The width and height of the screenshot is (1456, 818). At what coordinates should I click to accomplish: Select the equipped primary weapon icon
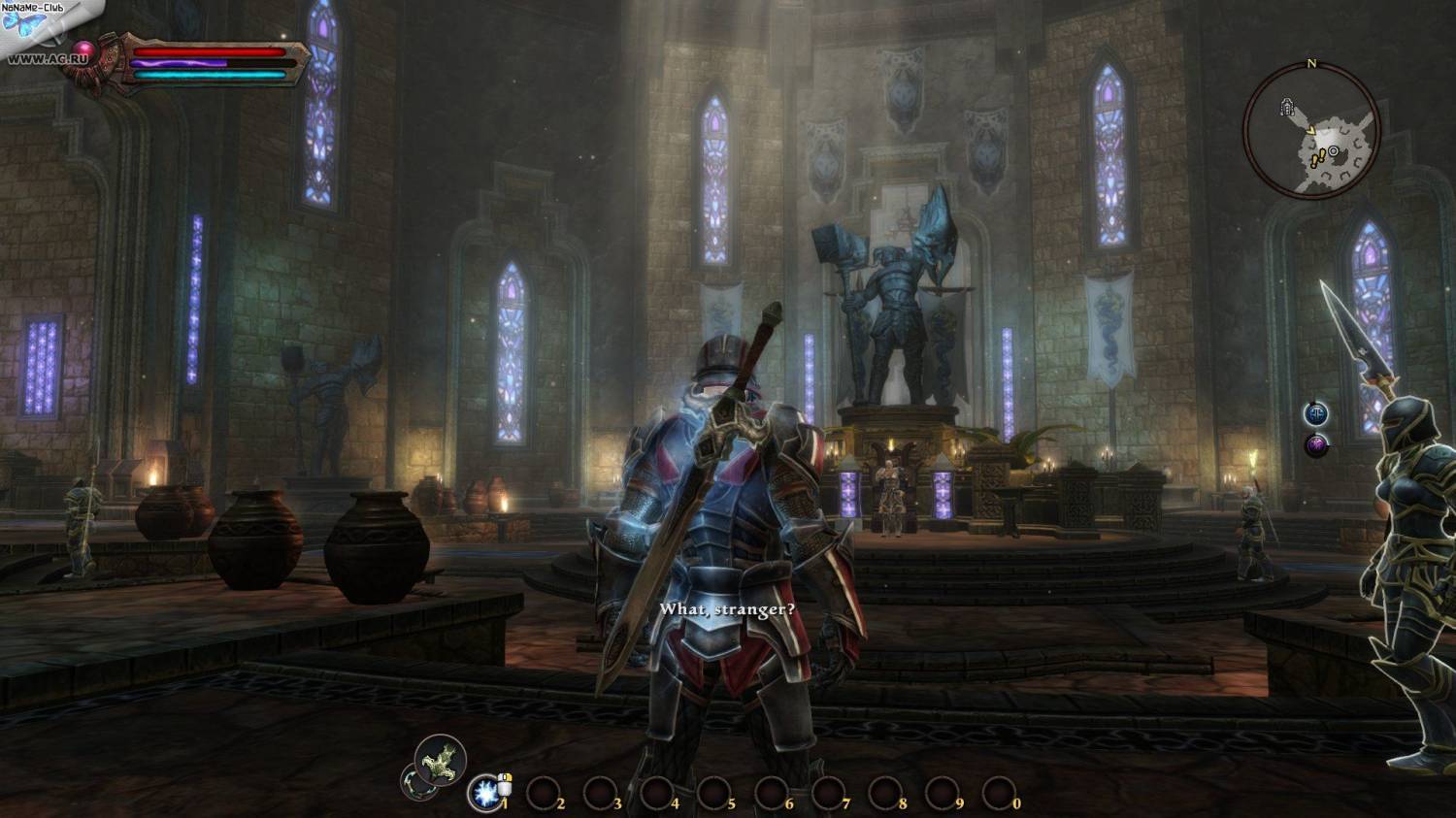point(441,758)
